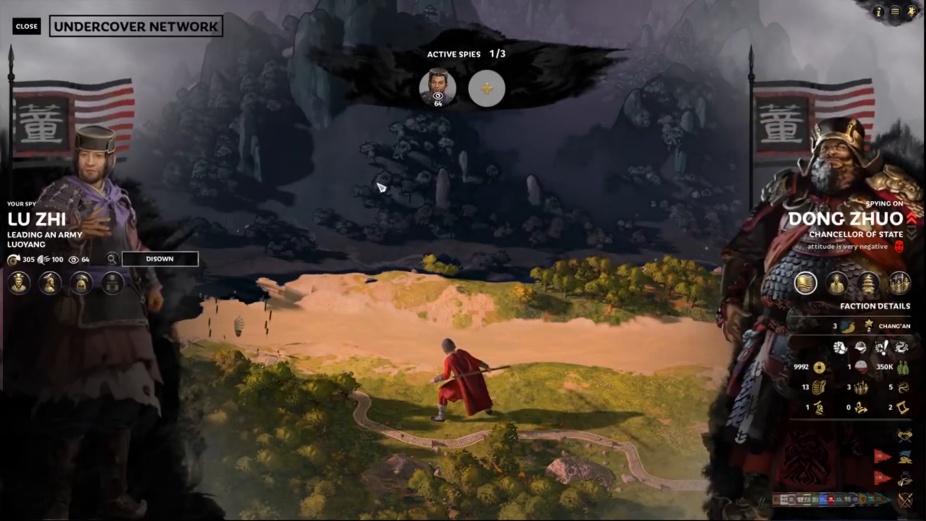Switch to the army soldiers tab

pos(899,283)
